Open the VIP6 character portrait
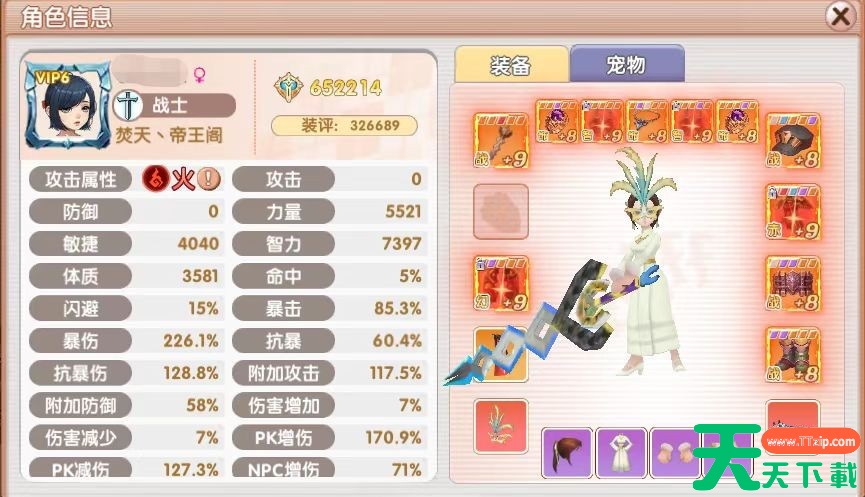Screen dimensions: 865x497 coord(67,103)
